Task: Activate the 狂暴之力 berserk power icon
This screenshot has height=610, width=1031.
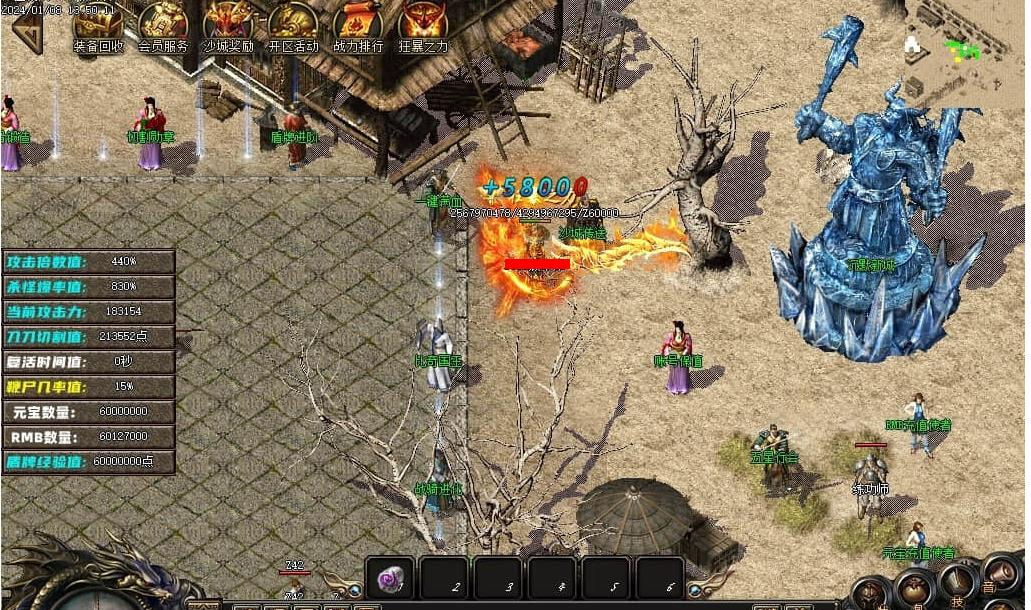Action: point(423,25)
